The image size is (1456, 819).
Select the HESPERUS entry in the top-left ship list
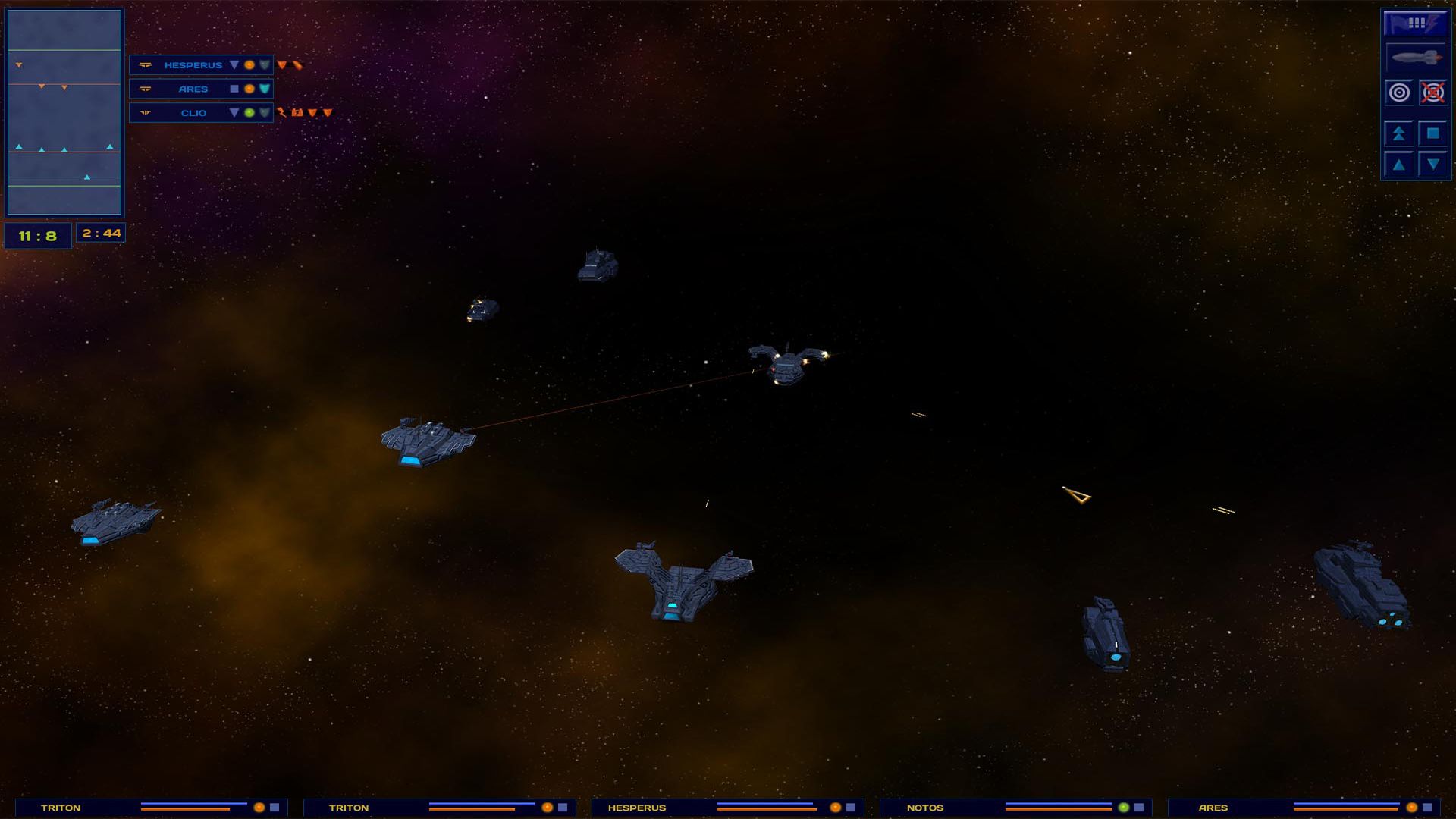click(193, 65)
